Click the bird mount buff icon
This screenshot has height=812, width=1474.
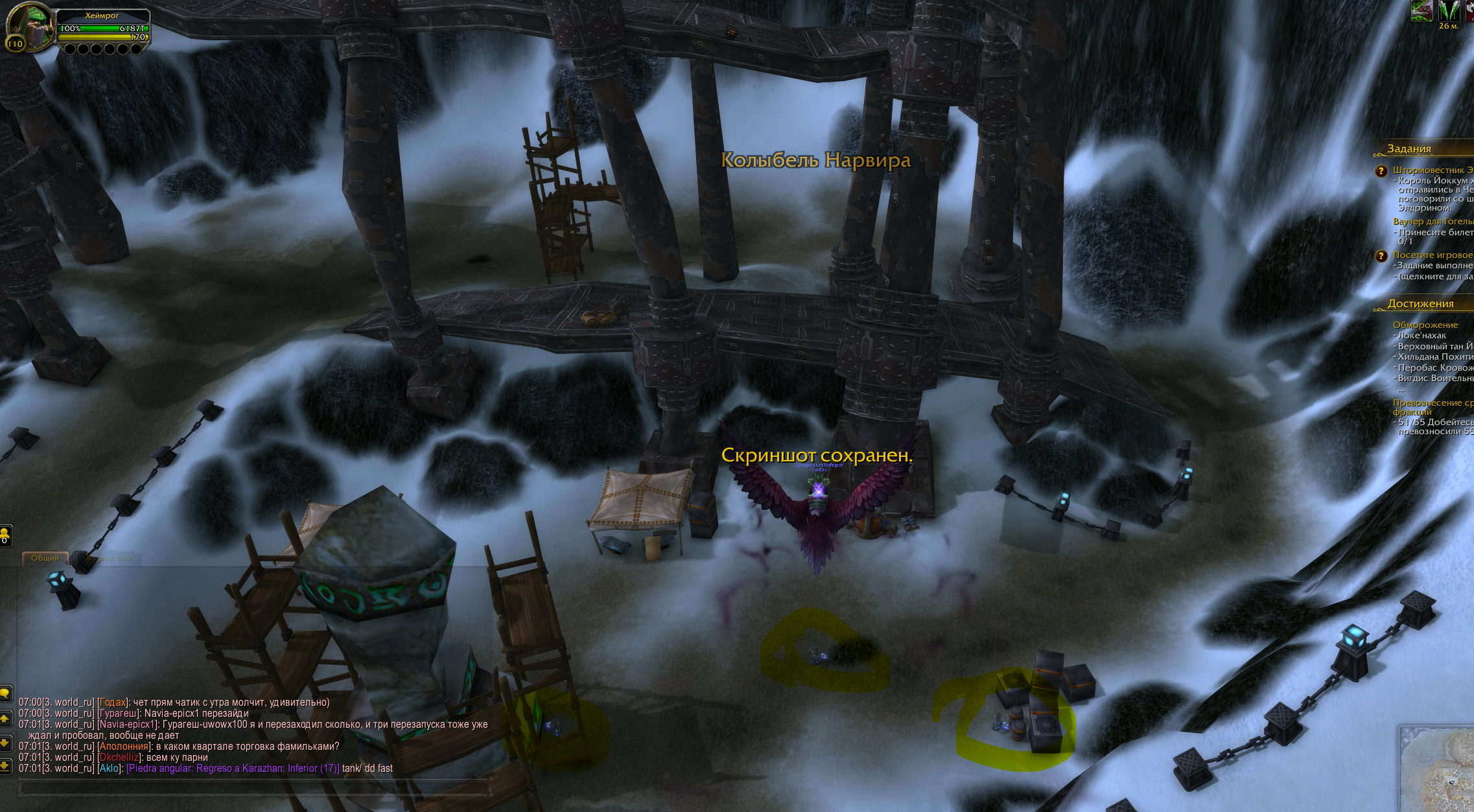click(1421, 11)
